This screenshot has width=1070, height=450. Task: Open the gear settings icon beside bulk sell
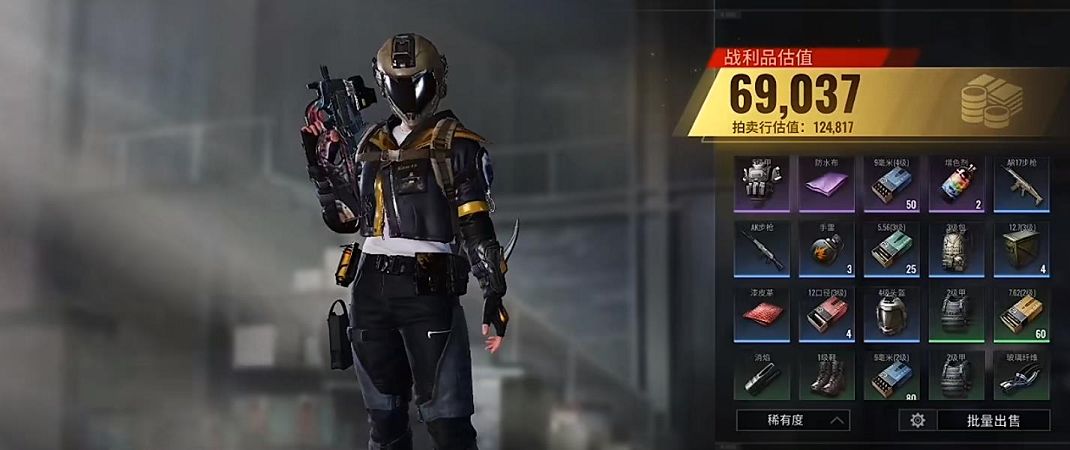coord(917,420)
